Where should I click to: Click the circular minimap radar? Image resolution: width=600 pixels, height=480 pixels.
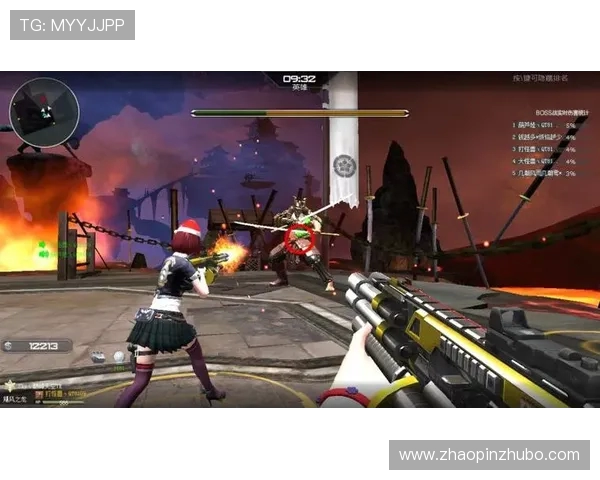44,111
